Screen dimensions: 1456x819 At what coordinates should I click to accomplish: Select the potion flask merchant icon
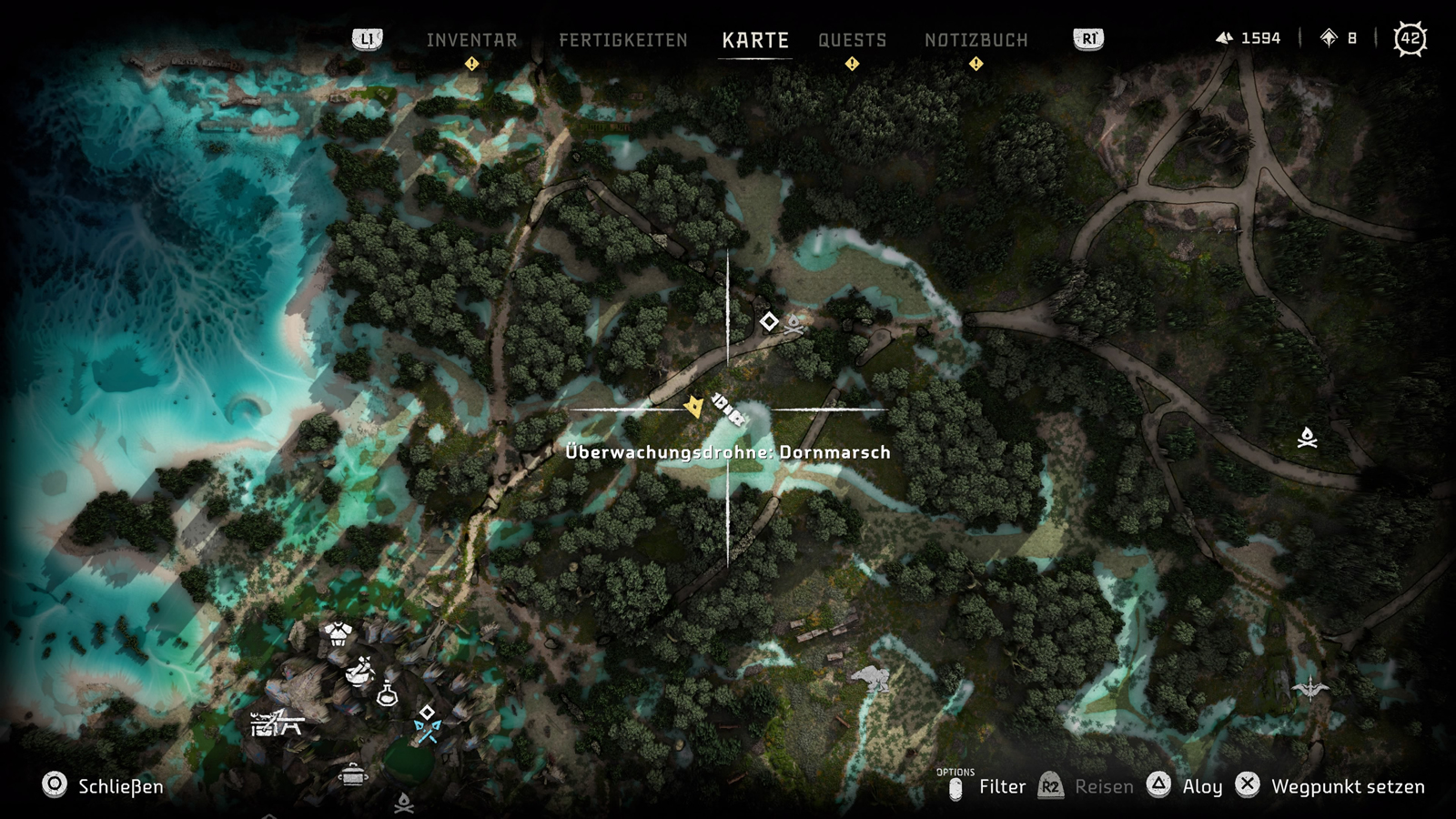tap(387, 693)
